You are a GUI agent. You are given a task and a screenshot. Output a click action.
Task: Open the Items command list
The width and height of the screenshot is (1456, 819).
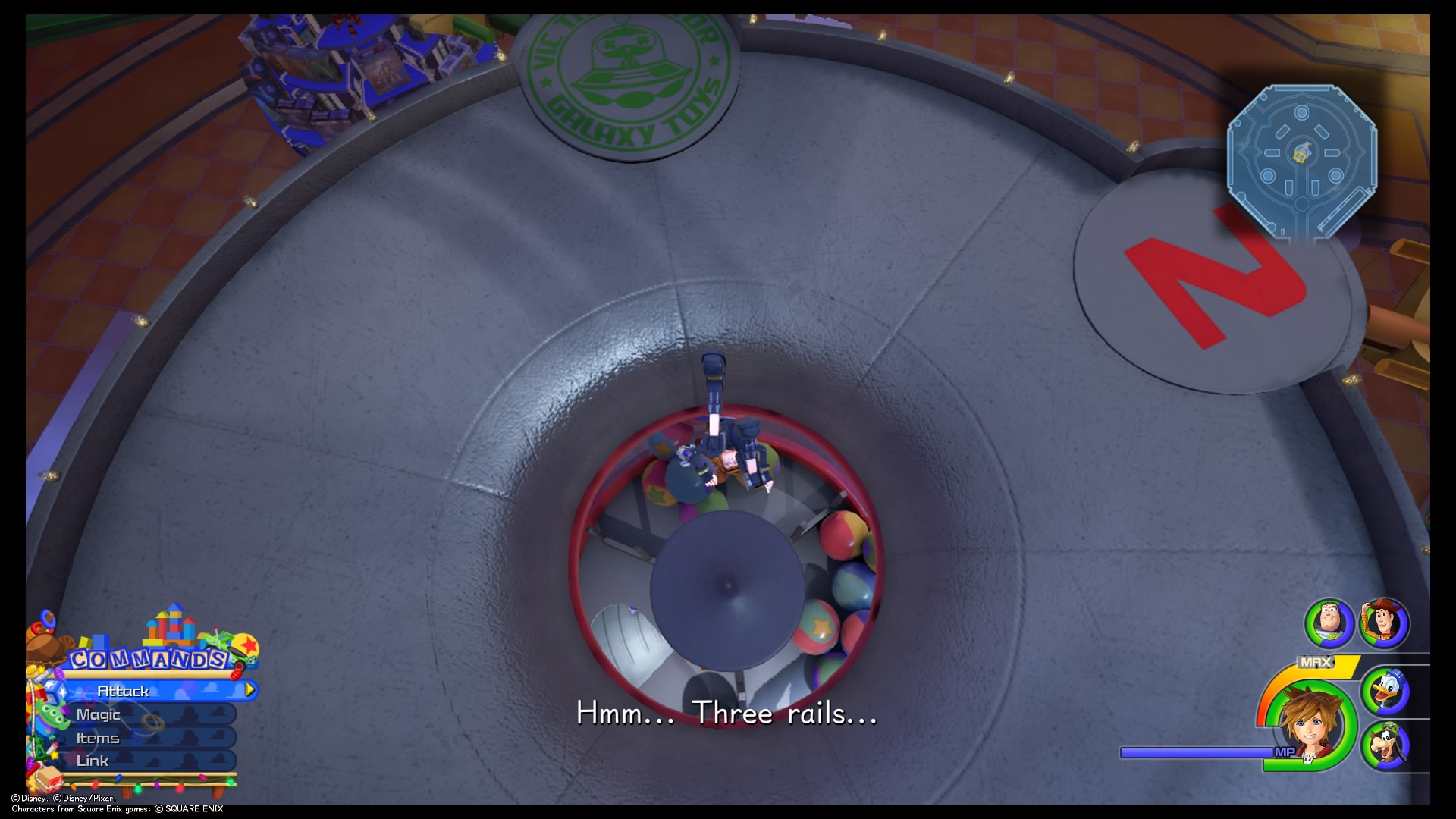pos(97,737)
